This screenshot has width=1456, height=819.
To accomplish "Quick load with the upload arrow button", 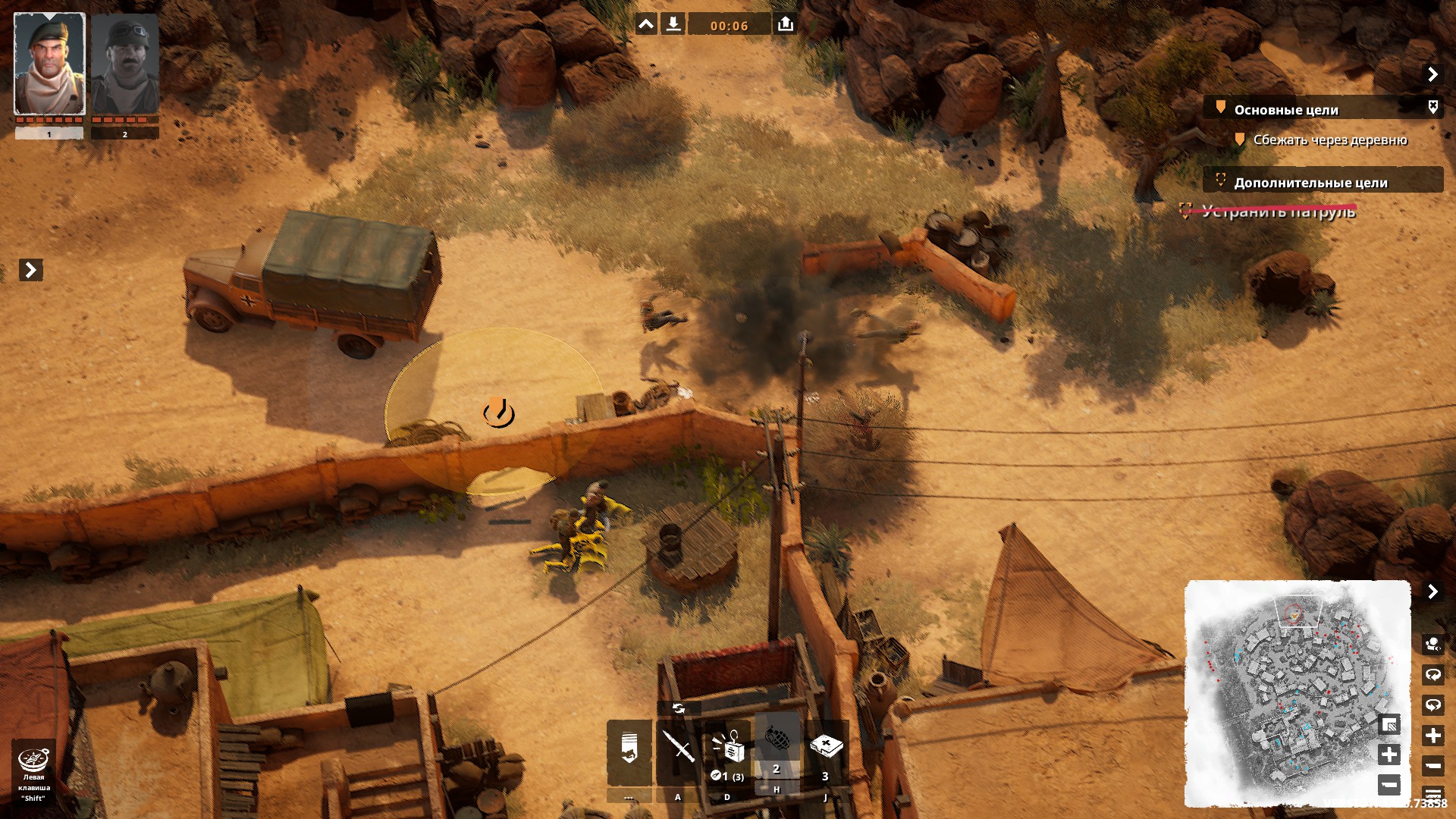I will [x=786, y=24].
